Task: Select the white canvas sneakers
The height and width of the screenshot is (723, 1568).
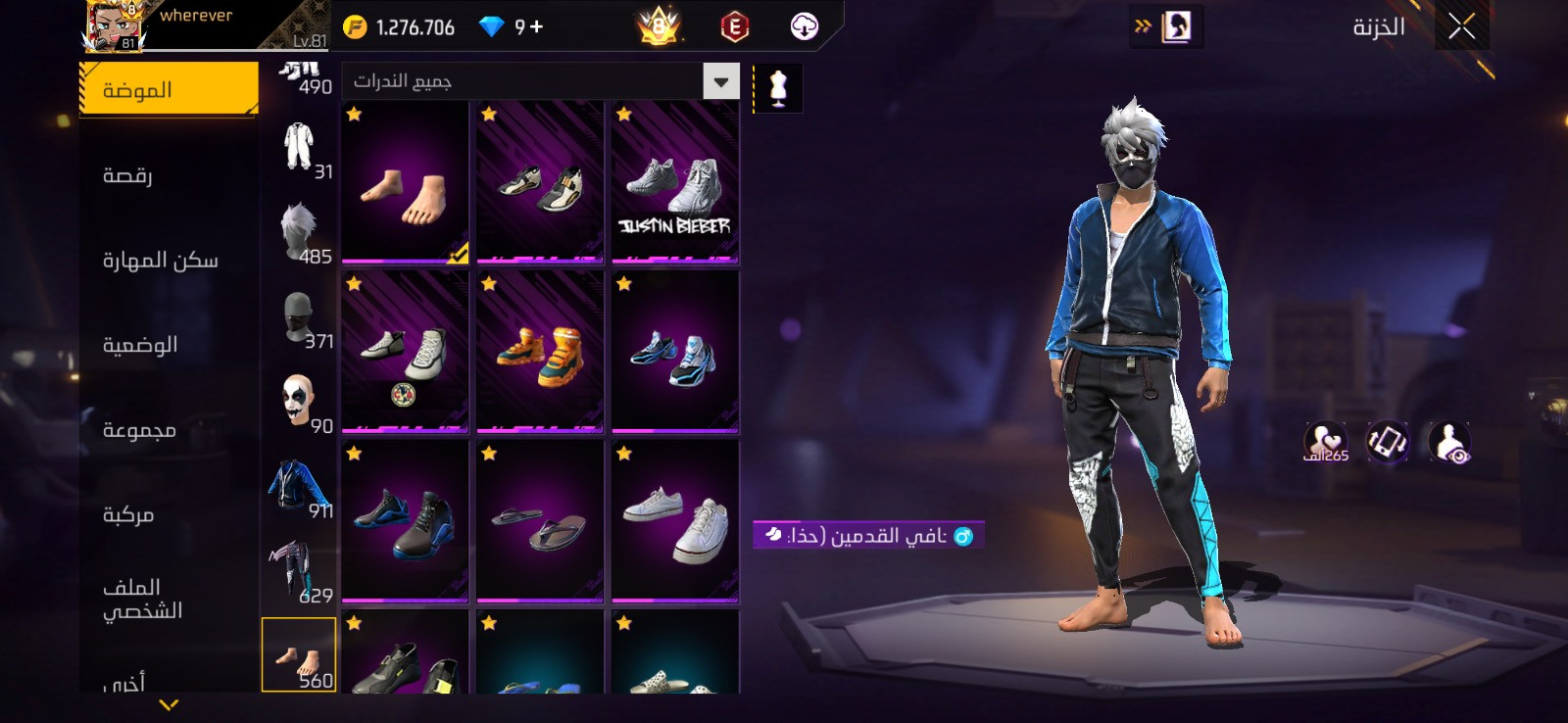Action: (674, 522)
